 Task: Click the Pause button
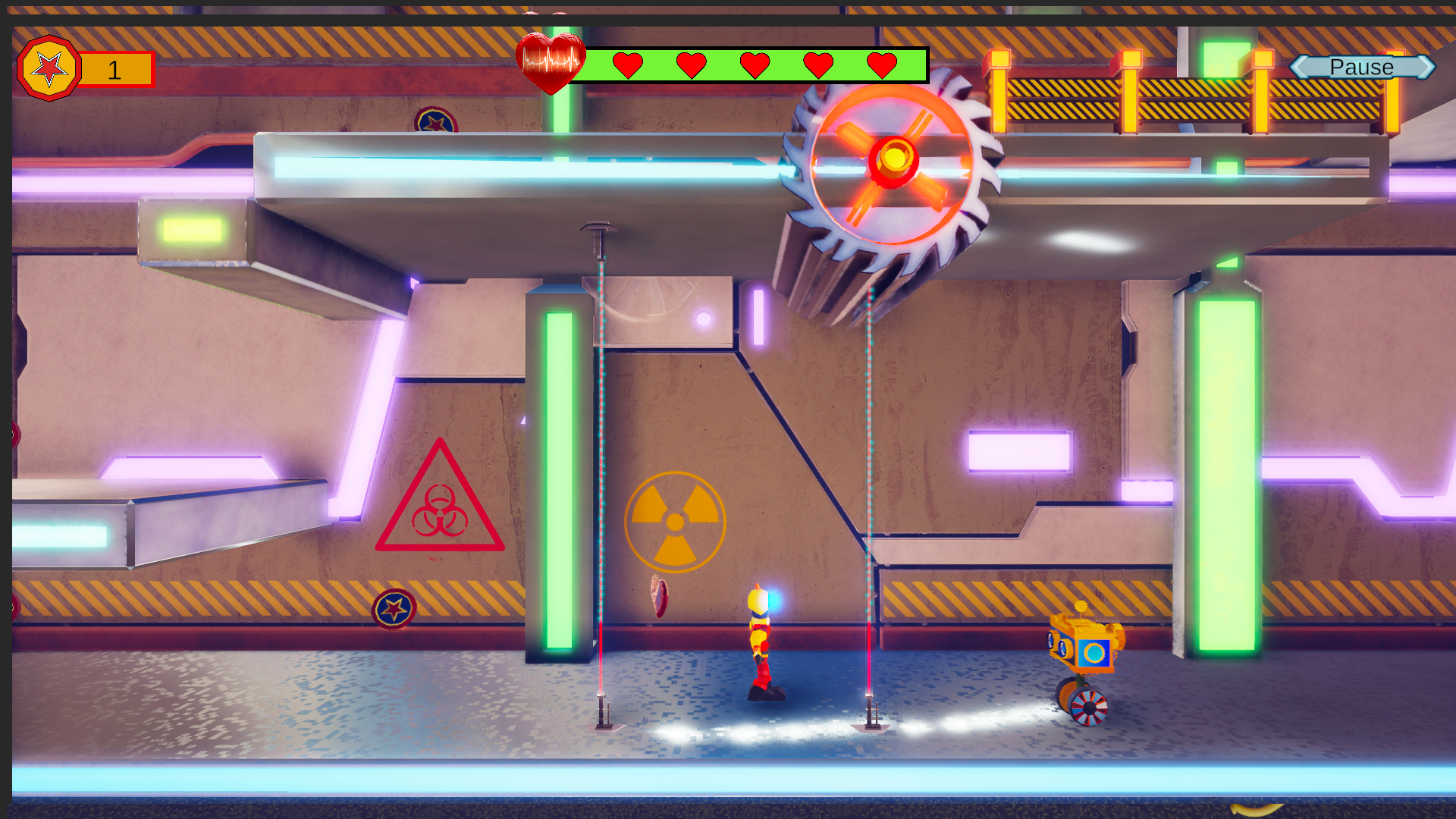1362,67
